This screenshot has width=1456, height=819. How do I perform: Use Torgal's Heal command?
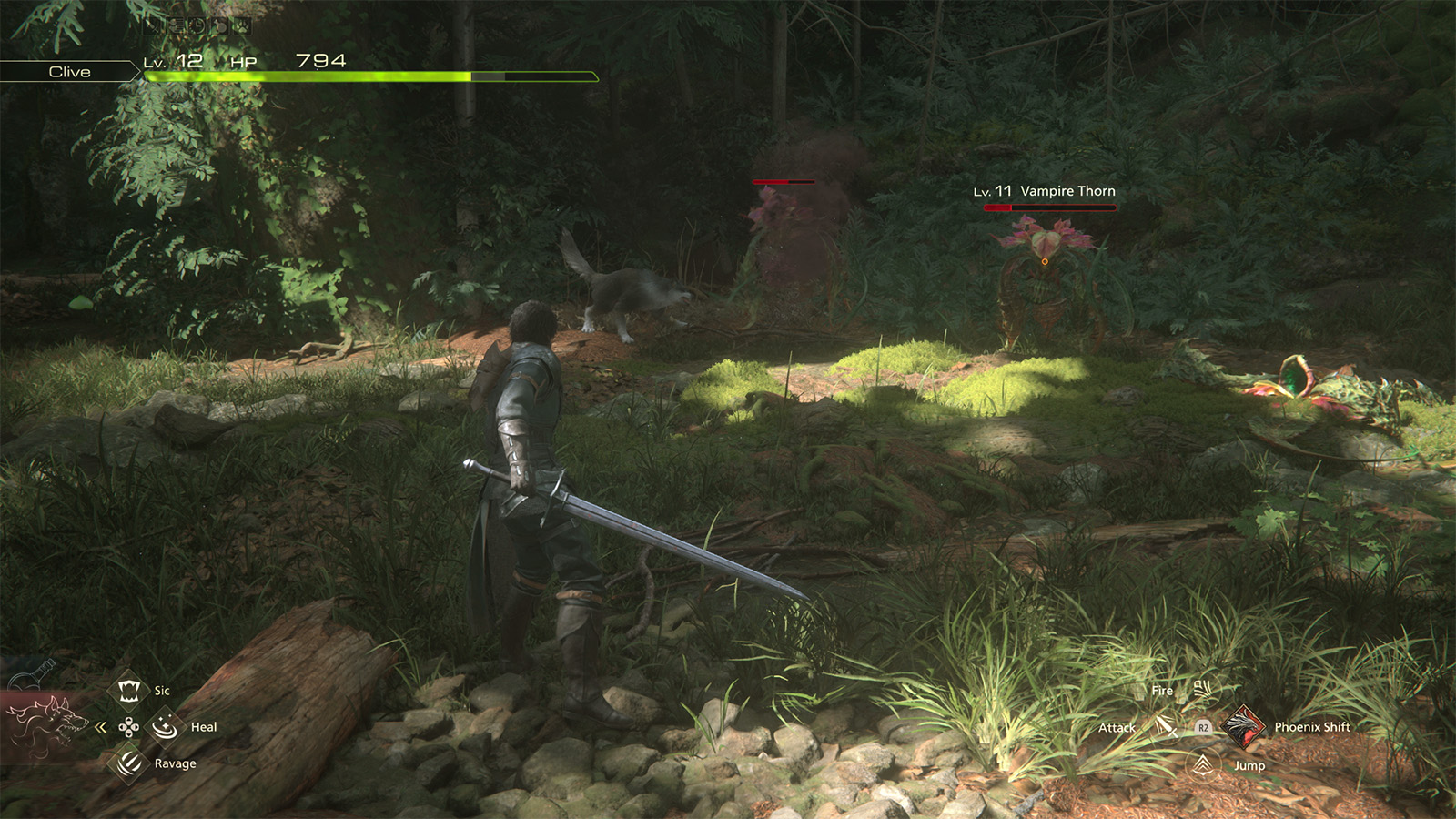click(x=165, y=727)
